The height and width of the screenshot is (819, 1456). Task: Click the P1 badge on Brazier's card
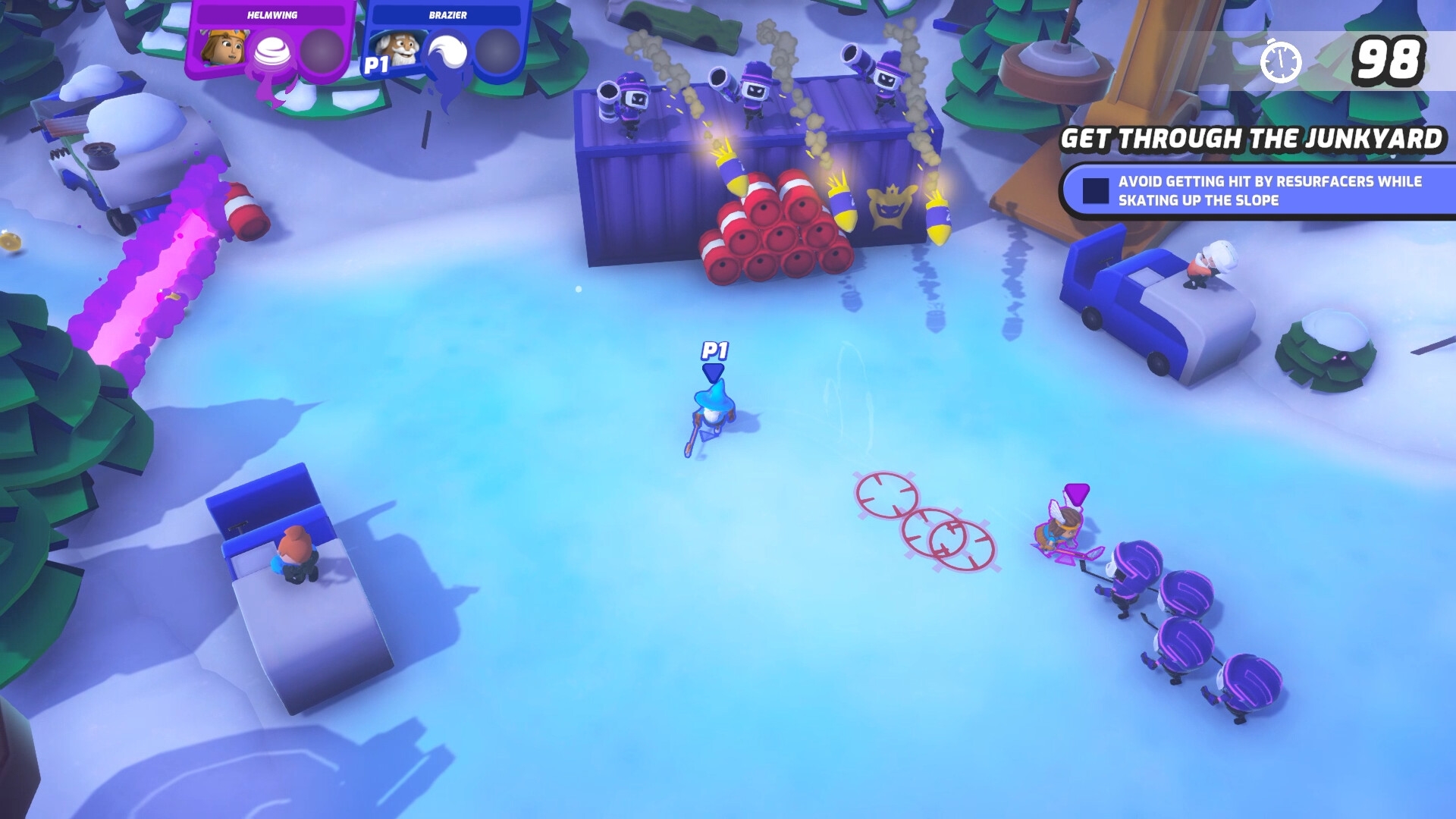377,65
